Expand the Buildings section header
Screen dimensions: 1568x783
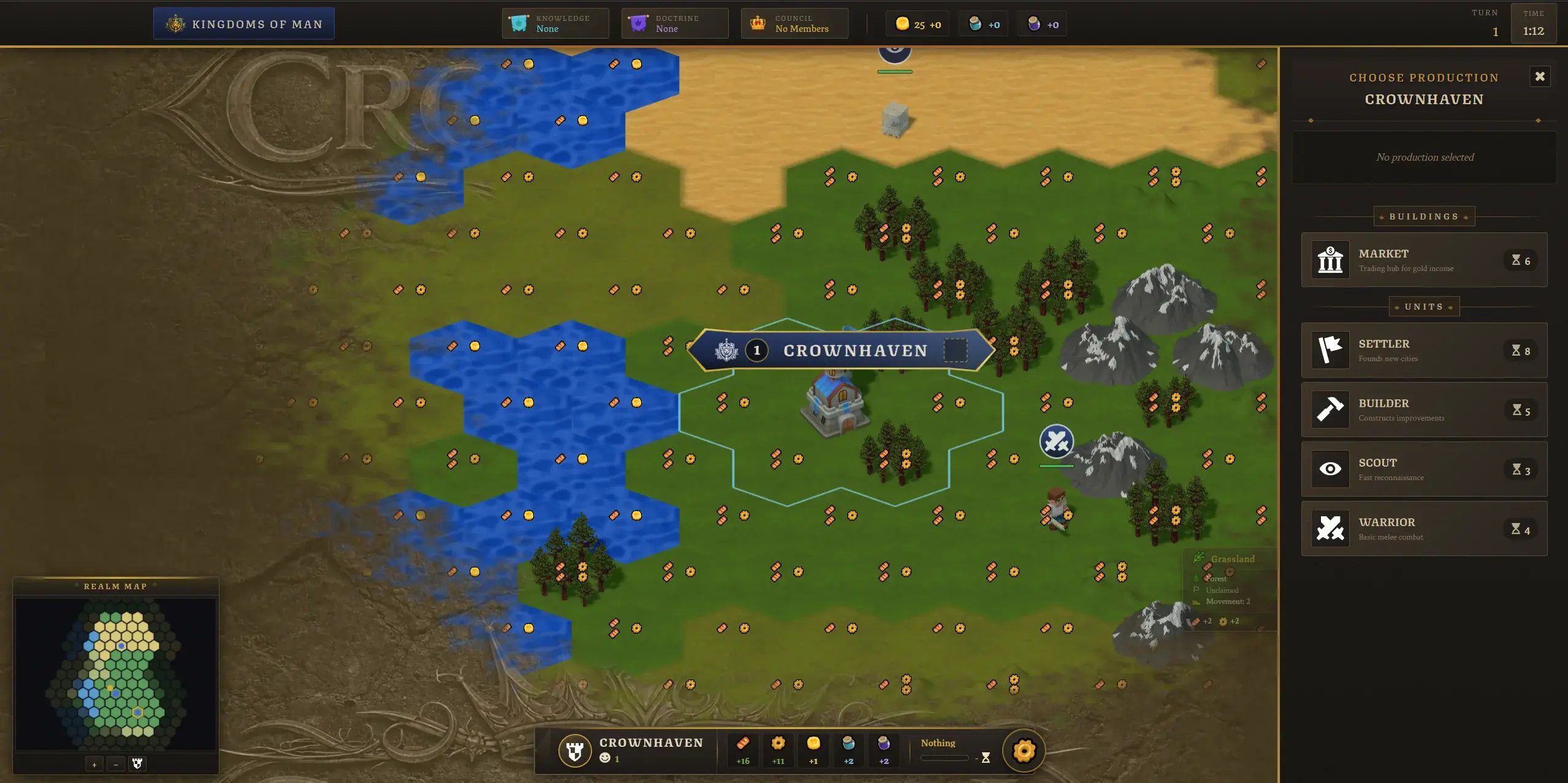point(1423,216)
